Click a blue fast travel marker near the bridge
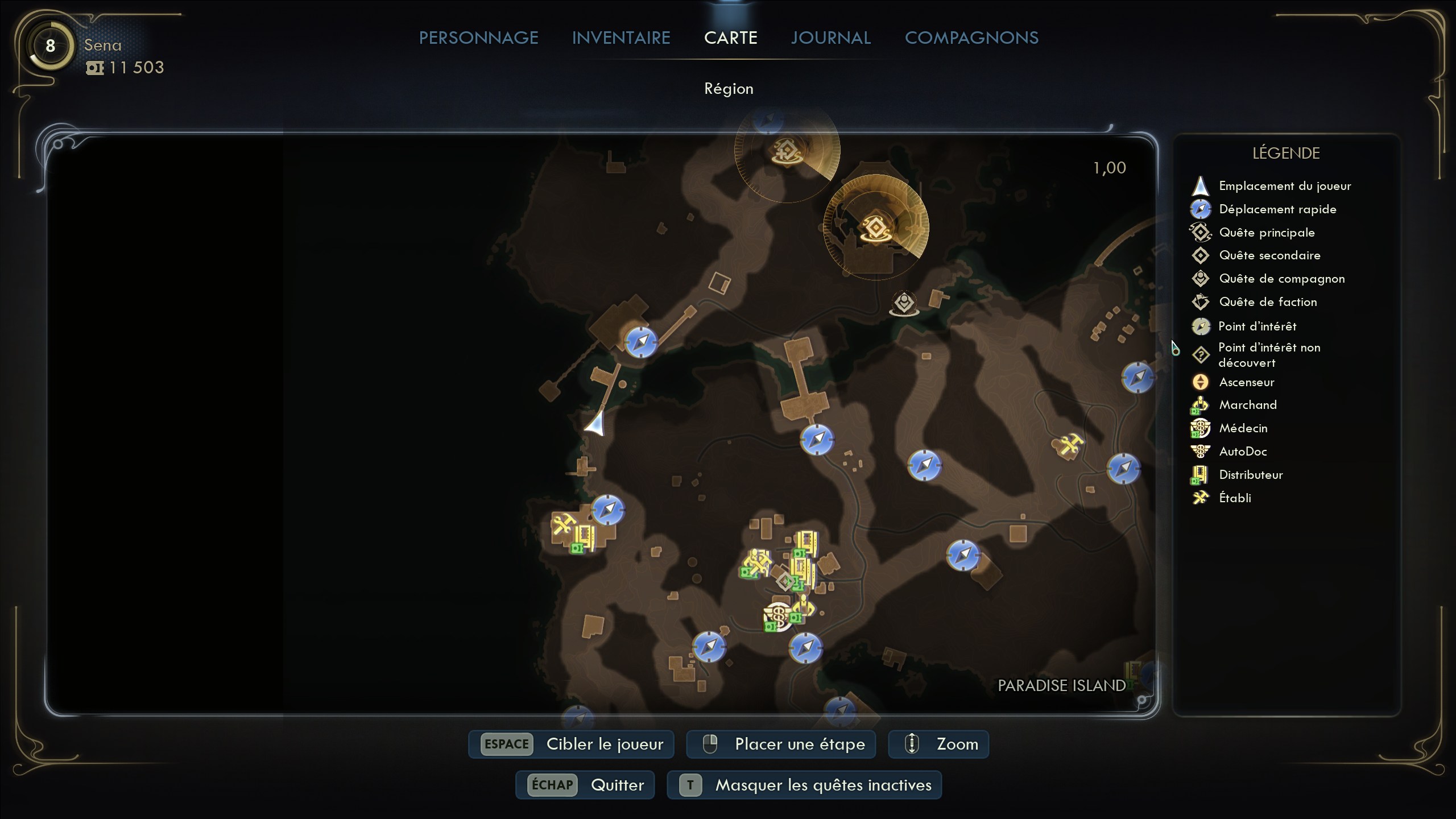The width and height of the screenshot is (1456, 819). point(642,342)
